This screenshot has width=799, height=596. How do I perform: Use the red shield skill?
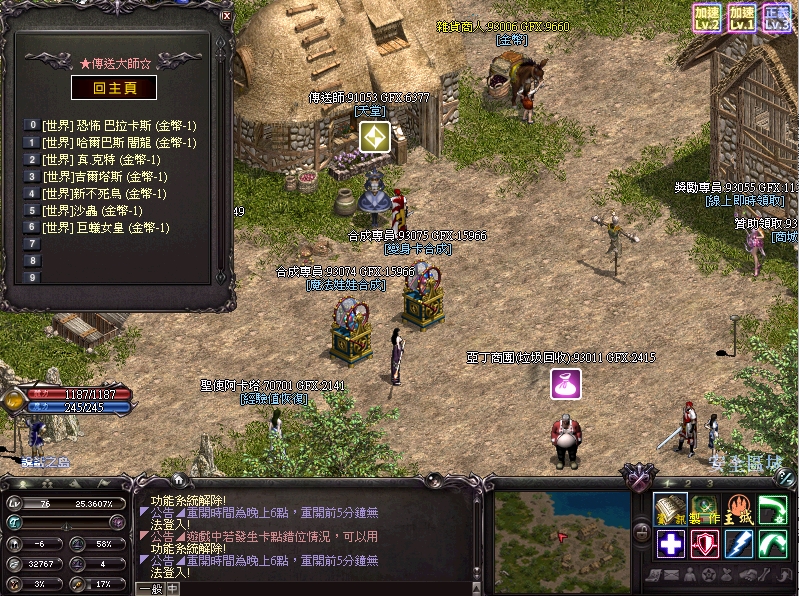[705, 543]
